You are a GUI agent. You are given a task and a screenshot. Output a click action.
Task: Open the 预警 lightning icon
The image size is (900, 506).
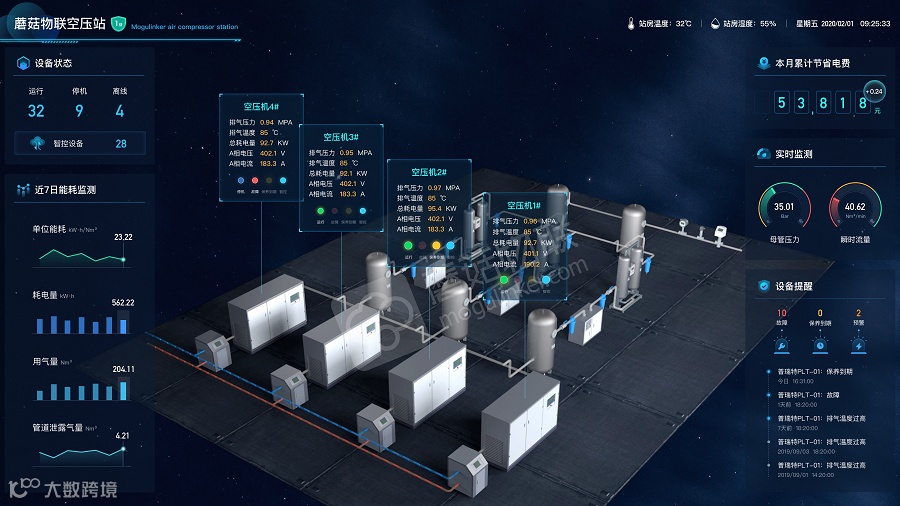(x=858, y=343)
